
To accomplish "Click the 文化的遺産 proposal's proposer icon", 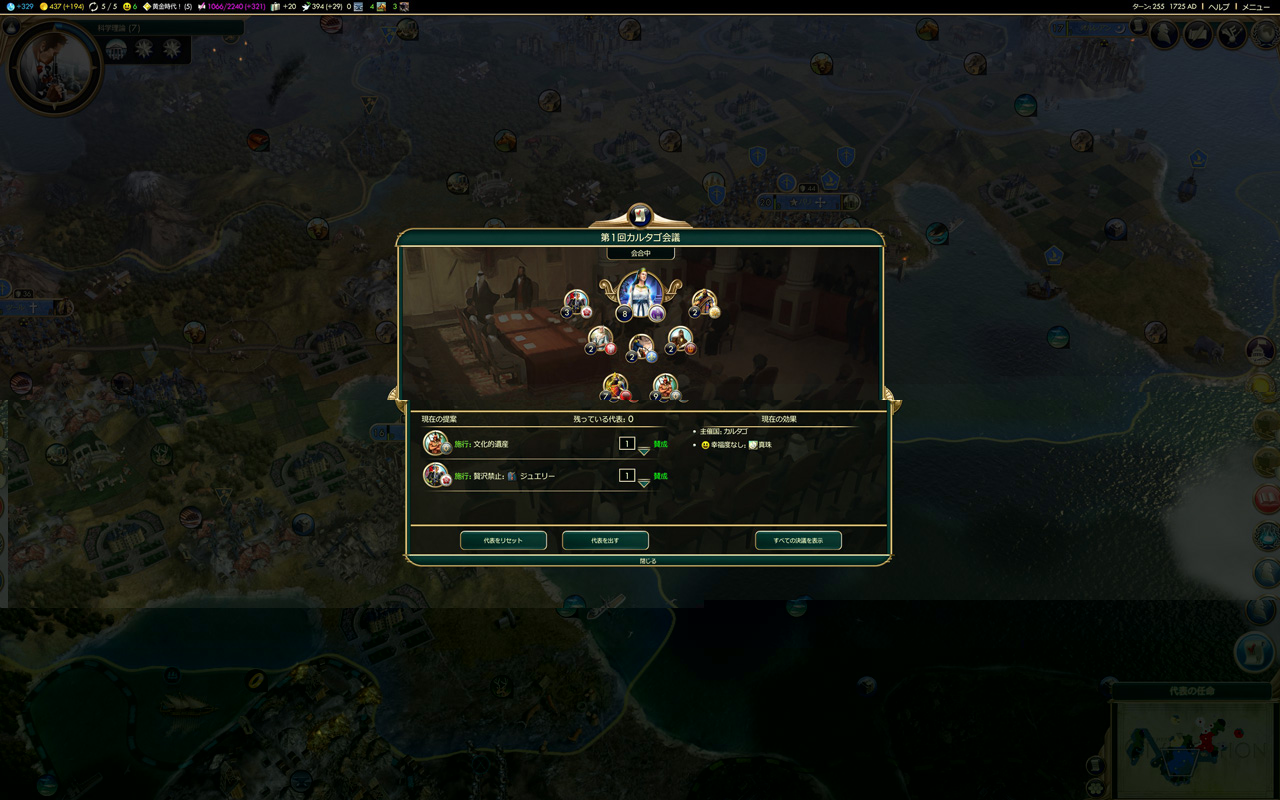I will click(435, 443).
